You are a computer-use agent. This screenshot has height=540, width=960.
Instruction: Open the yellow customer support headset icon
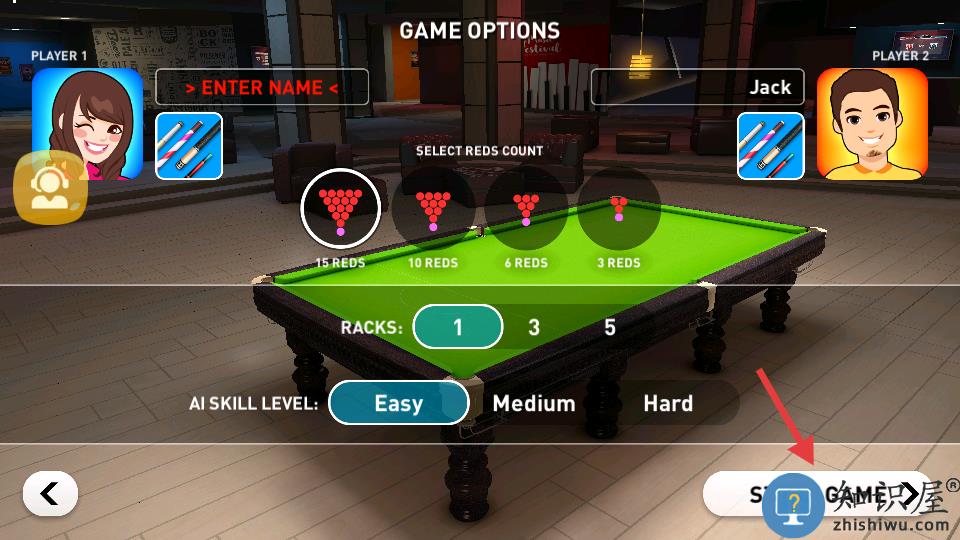(50, 188)
